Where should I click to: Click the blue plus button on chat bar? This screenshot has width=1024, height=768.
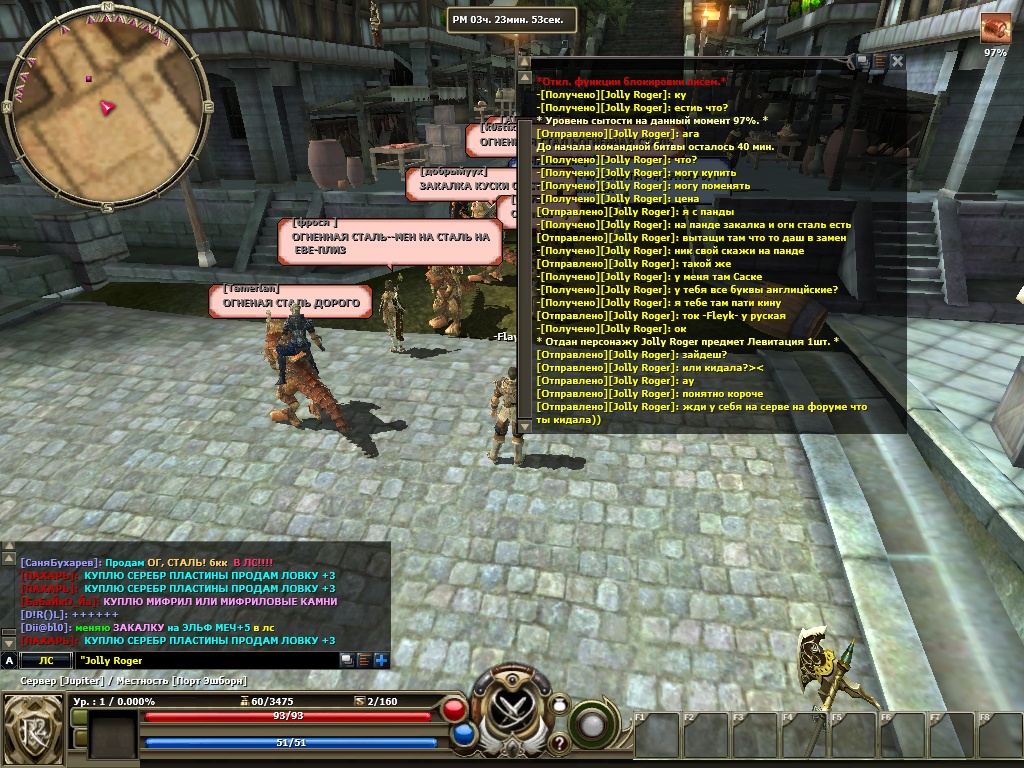click(381, 660)
